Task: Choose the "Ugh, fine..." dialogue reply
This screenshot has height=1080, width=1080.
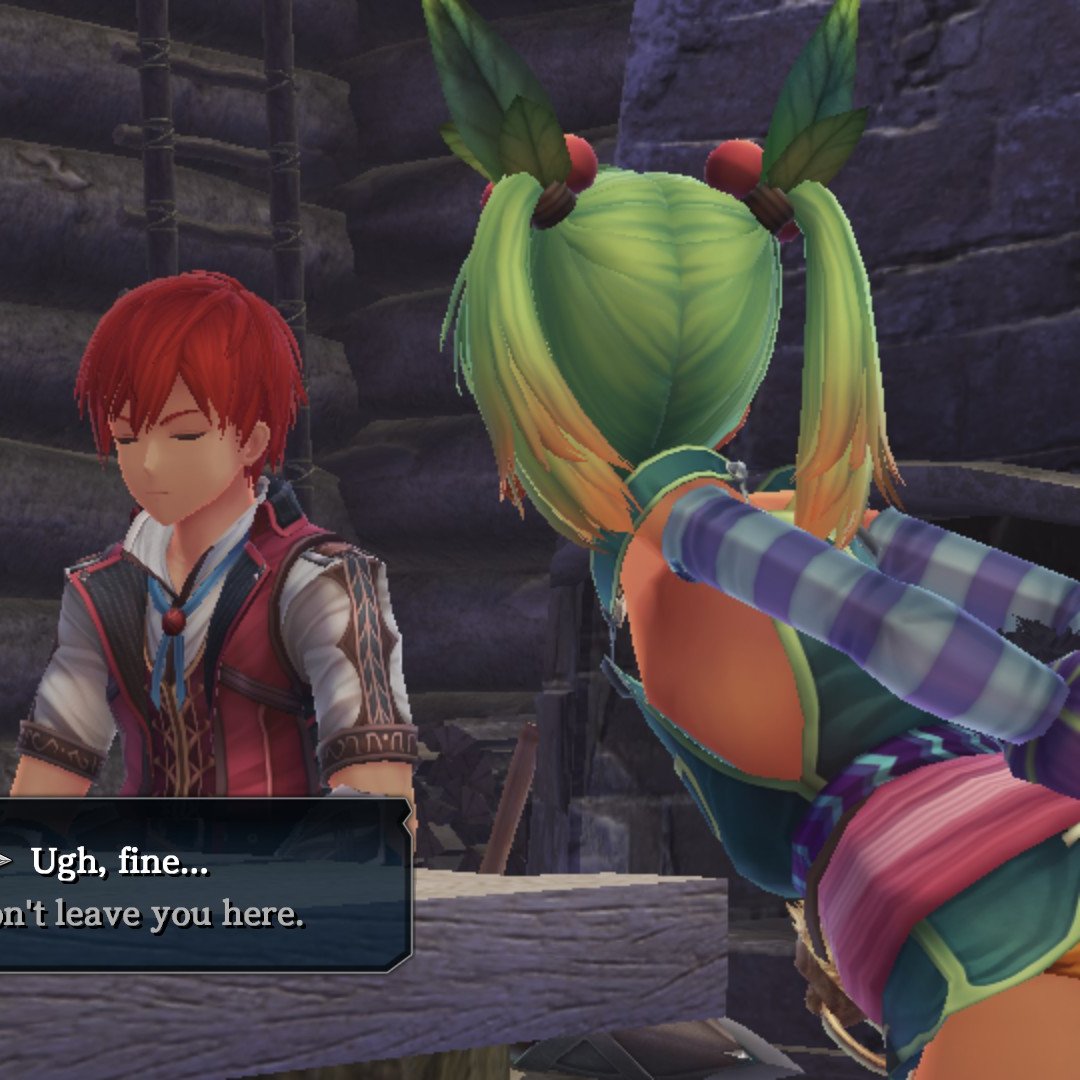Action: tap(120, 862)
